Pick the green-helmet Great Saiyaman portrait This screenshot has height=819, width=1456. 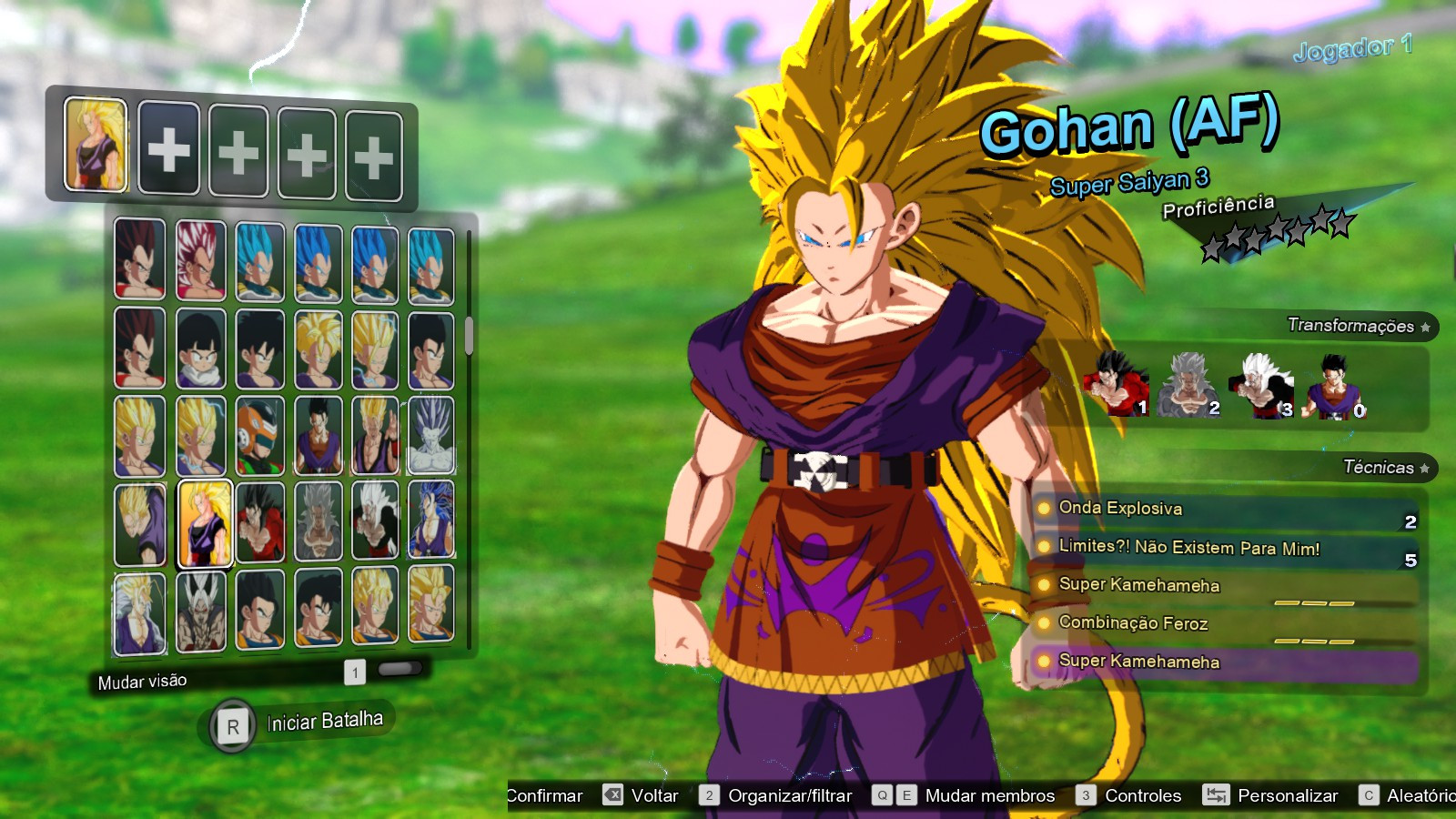click(260, 436)
